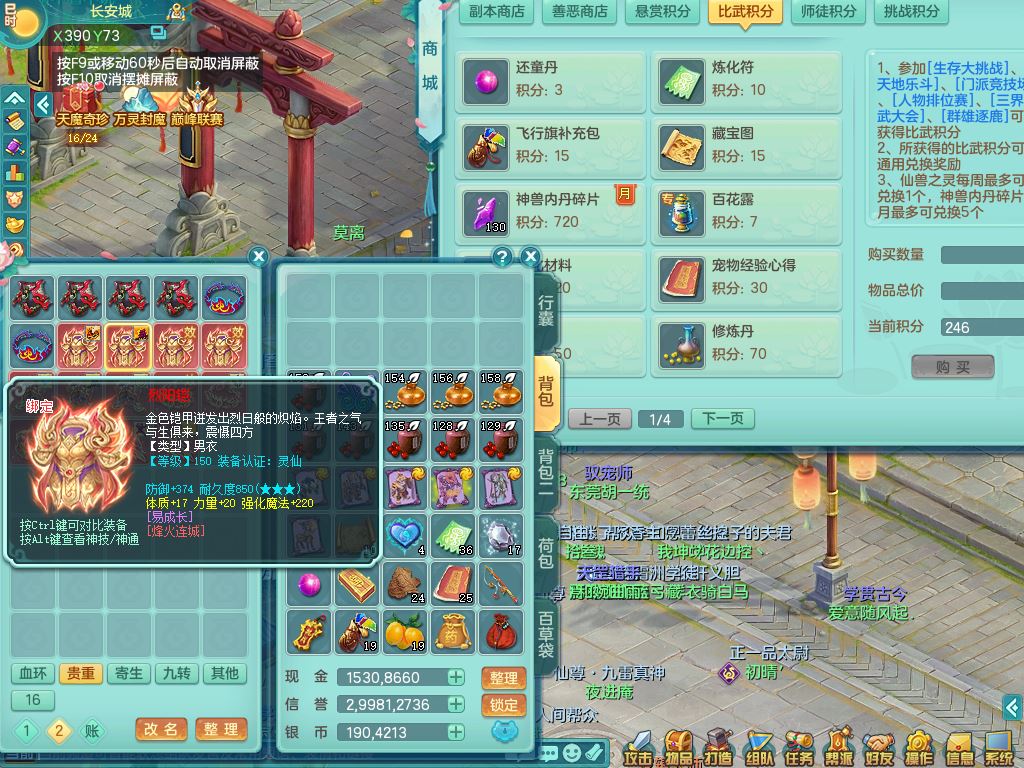Lock the inventory with the 锁定 button
The width and height of the screenshot is (1024, 768).
[x=504, y=705]
